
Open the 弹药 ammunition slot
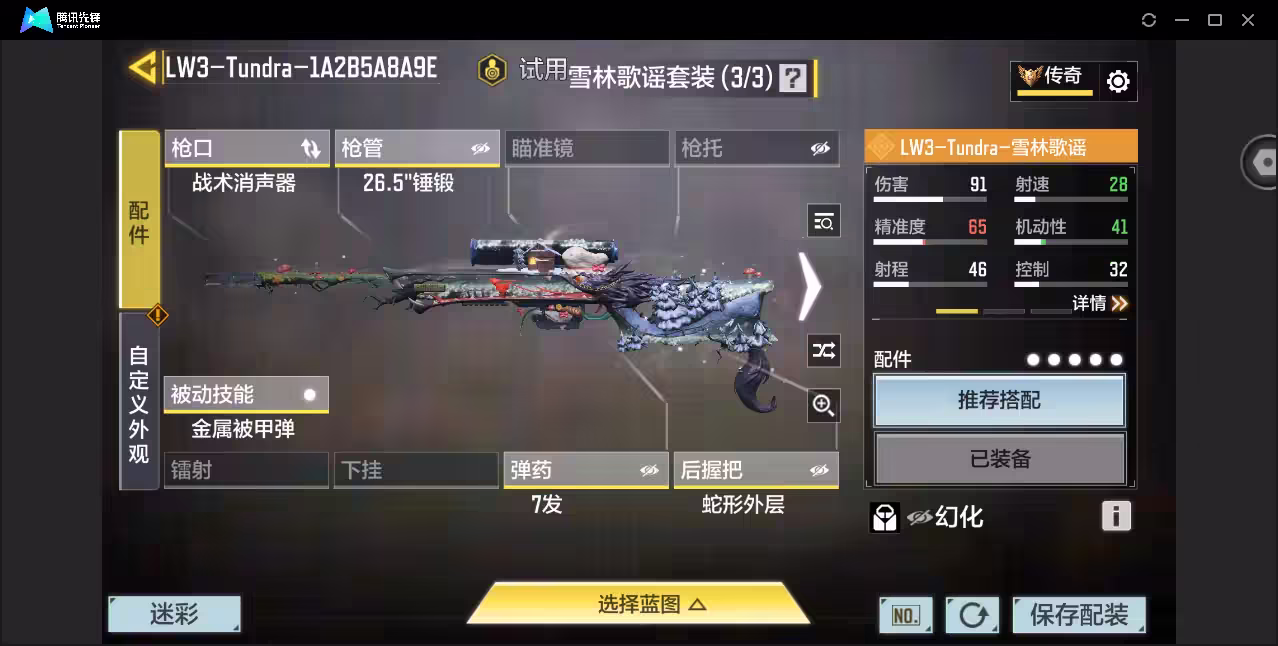(x=586, y=470)
